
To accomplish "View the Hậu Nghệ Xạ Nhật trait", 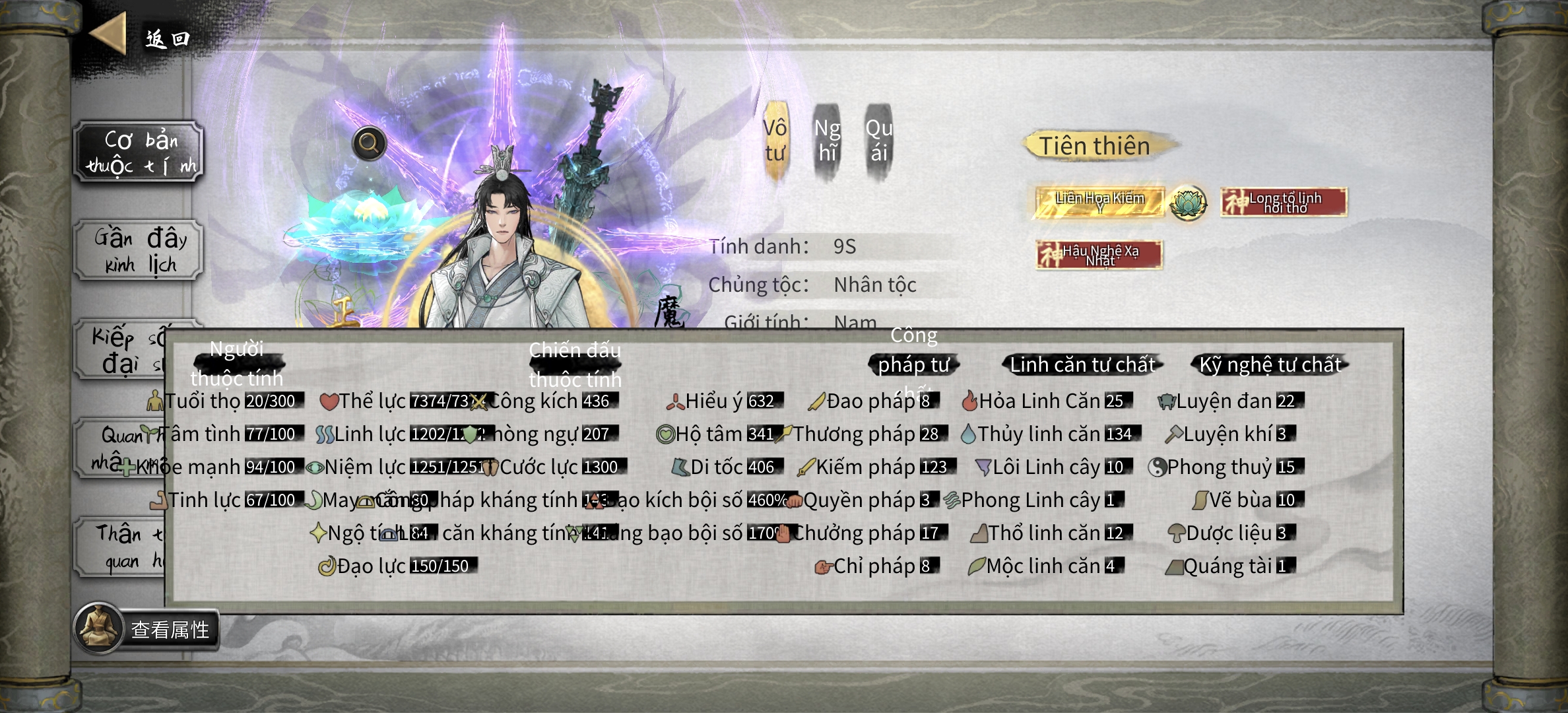I will point(1099,255).
